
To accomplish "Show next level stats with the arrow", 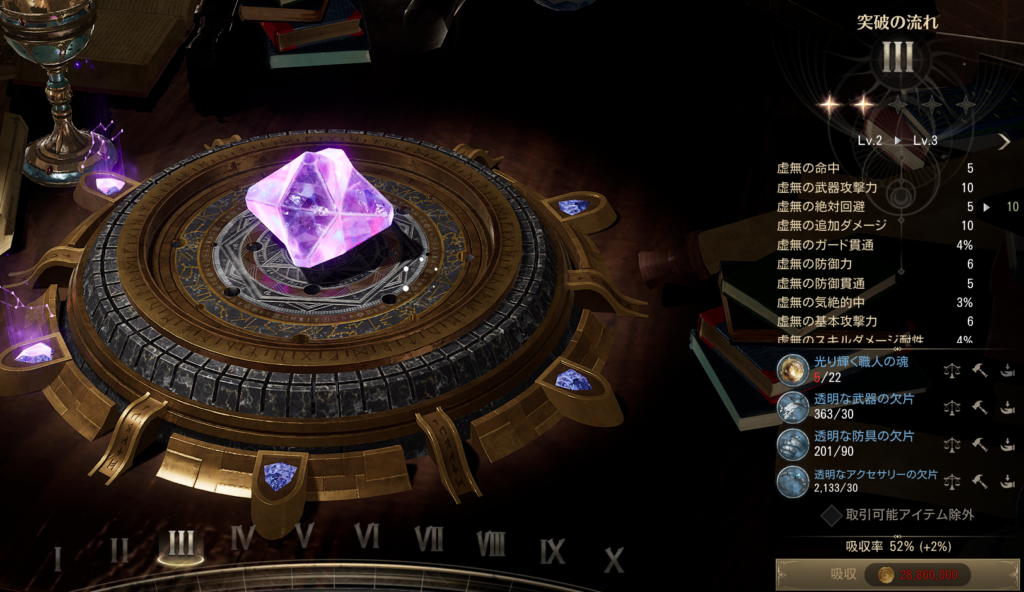I will click(x=1004, y=141).
